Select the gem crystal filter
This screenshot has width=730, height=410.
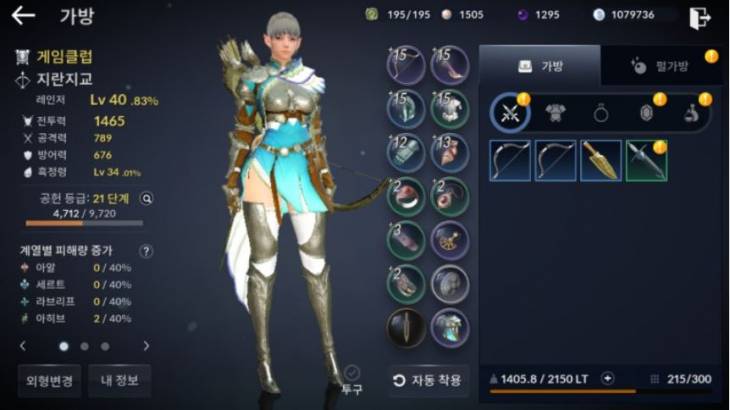tap(646, 113)
